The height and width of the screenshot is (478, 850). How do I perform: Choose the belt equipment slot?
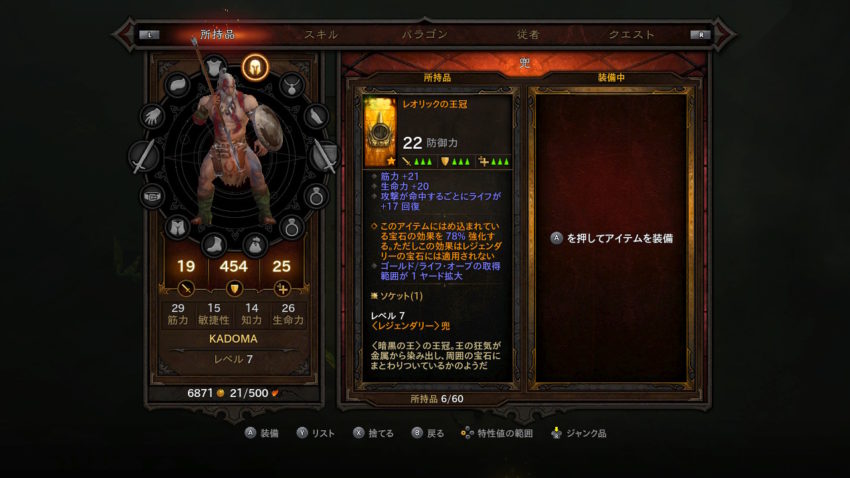point(152,195)
